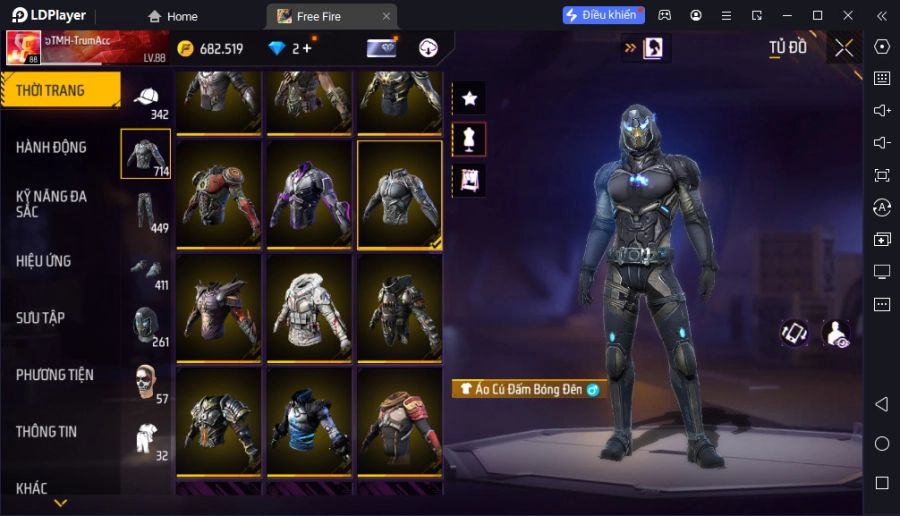Open the outfit set subcategory with 32 items
The width and height of the screenshot is (900, 516).
[x=147, y=438]
